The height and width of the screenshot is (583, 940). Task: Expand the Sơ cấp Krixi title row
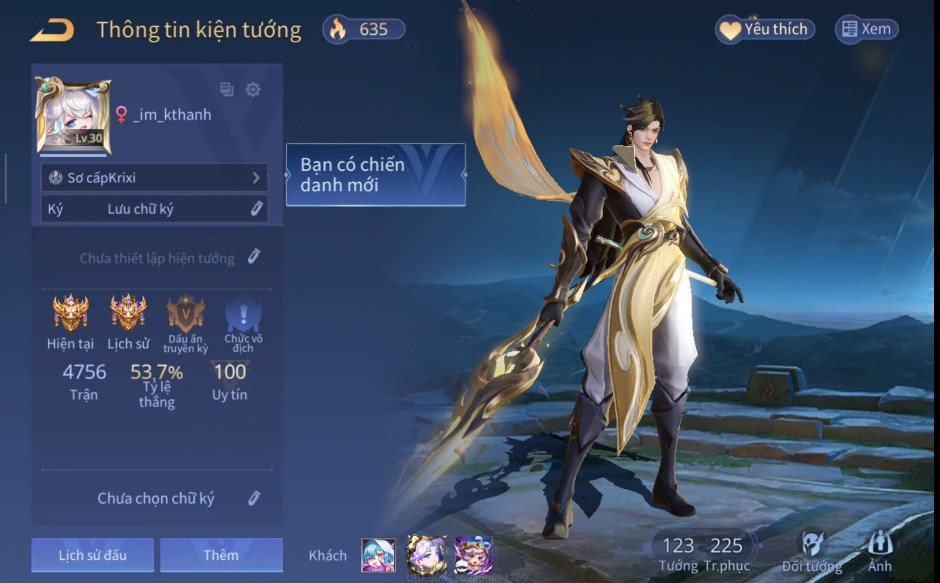coord(155,178)
